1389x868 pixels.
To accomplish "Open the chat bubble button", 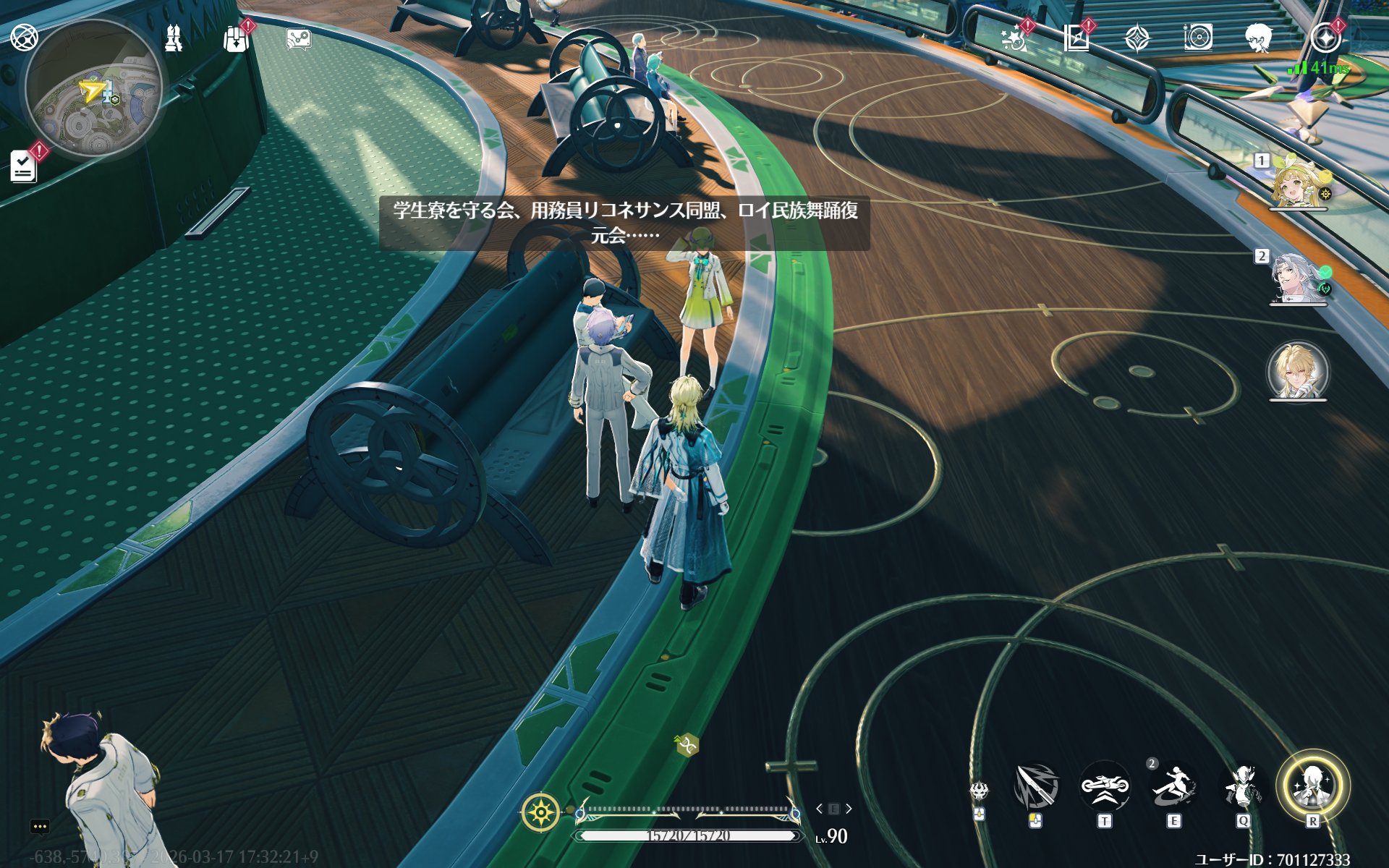I will (40, 826).
